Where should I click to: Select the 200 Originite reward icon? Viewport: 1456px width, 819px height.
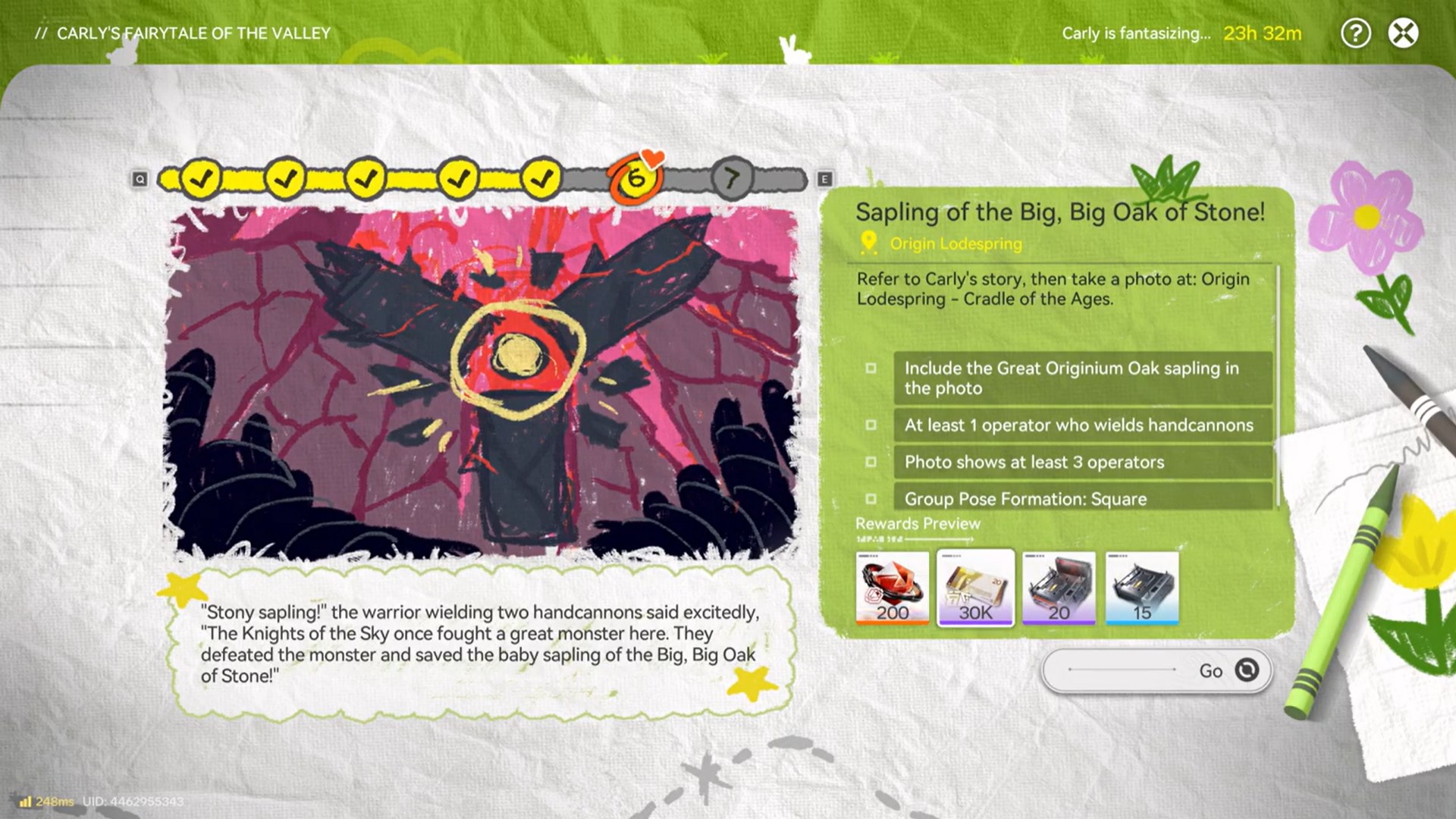point(893,588)
